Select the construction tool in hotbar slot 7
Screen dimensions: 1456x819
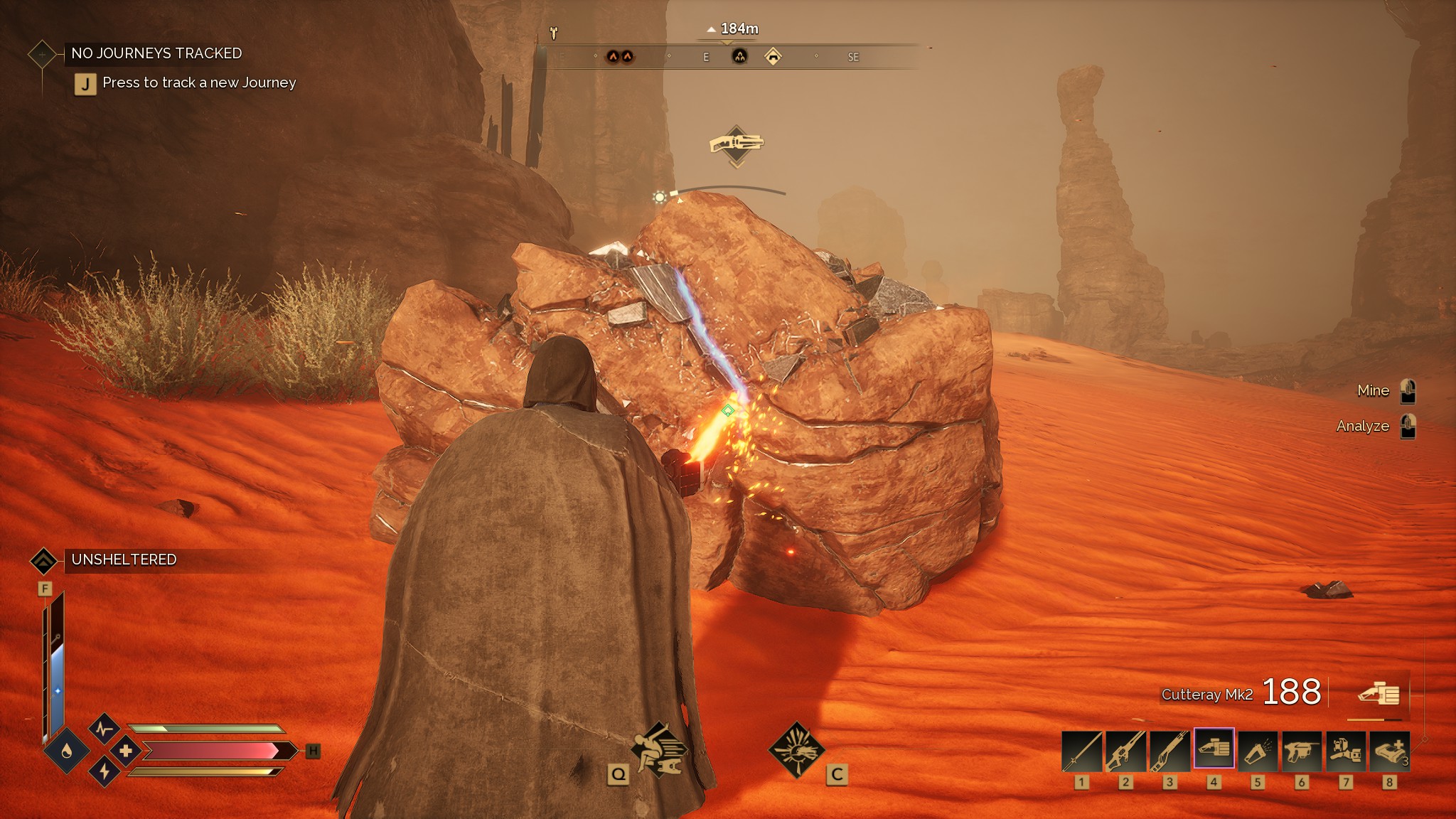[x=1346, y=750]
